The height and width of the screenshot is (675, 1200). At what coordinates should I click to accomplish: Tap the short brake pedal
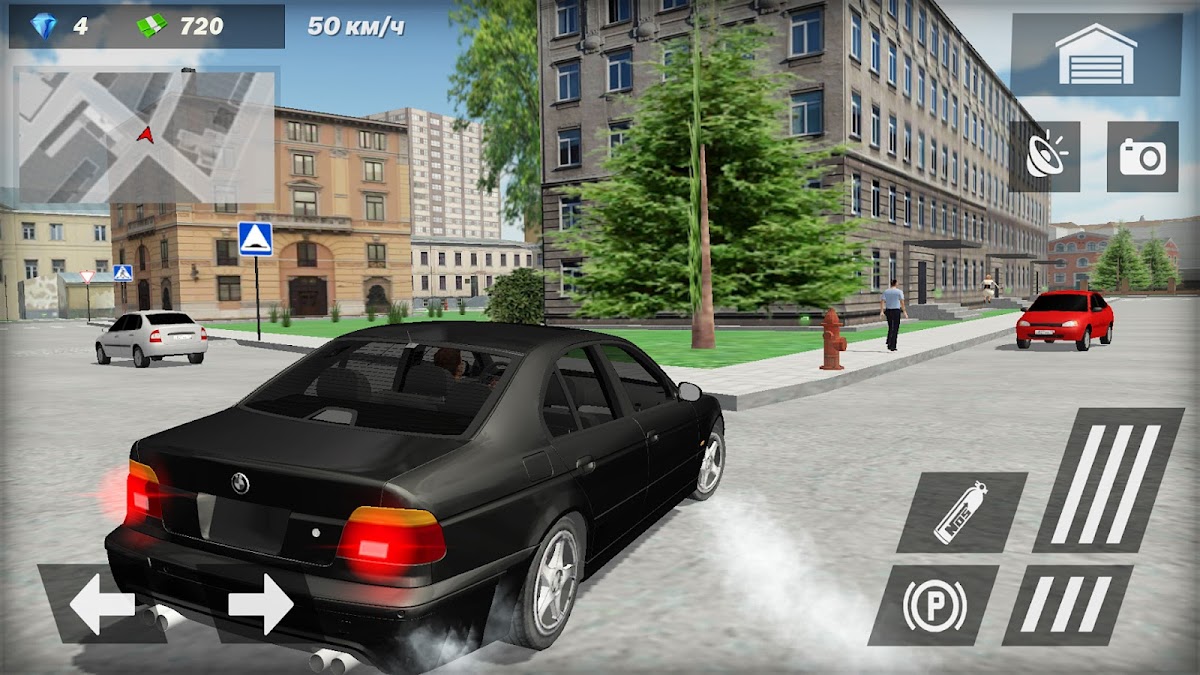(x=1067, y=605)
